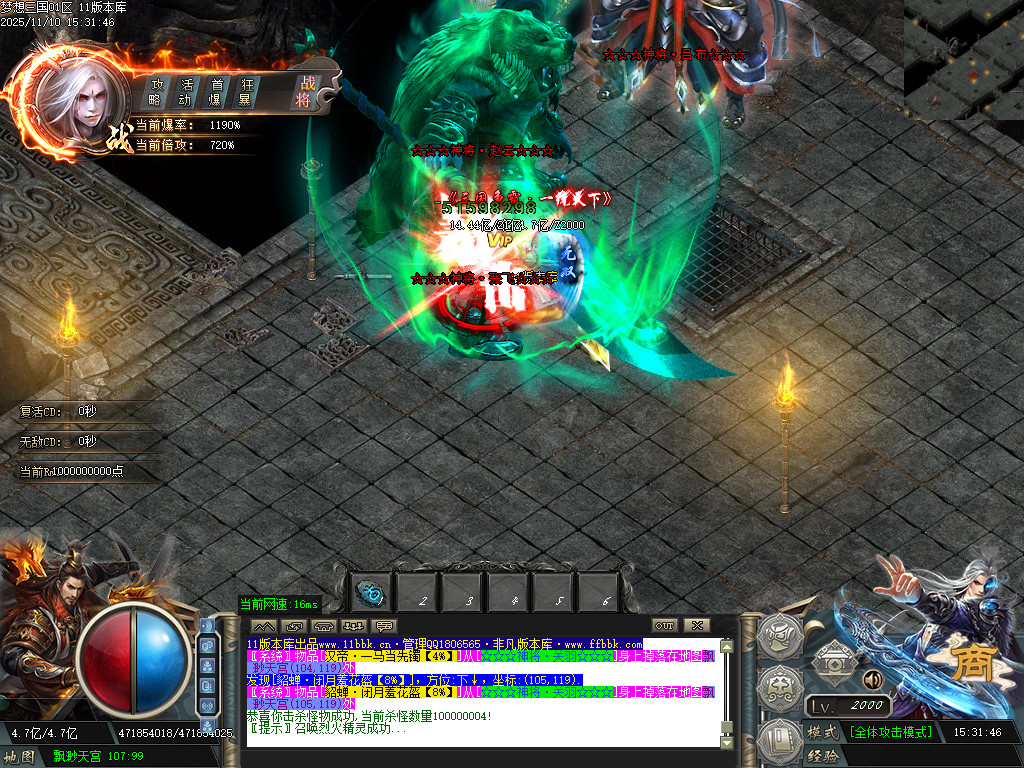The height and width of the screenshot is (768, 1024).
Task: Click the diamond-shaped bag icon
Action: tap(832, 659)
